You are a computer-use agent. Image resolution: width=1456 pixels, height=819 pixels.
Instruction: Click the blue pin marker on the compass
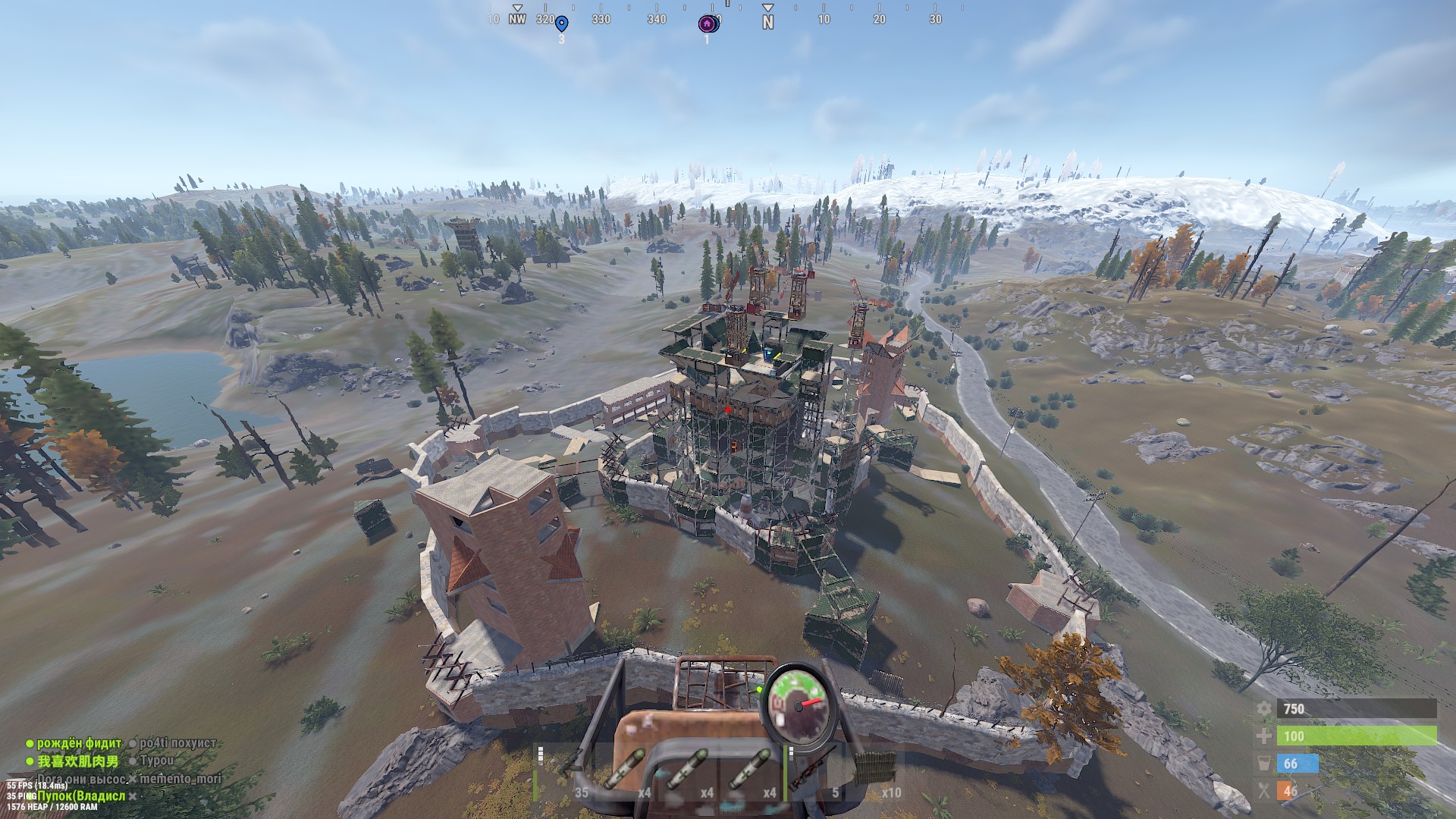pyautogui.click(x=561, y=24)
